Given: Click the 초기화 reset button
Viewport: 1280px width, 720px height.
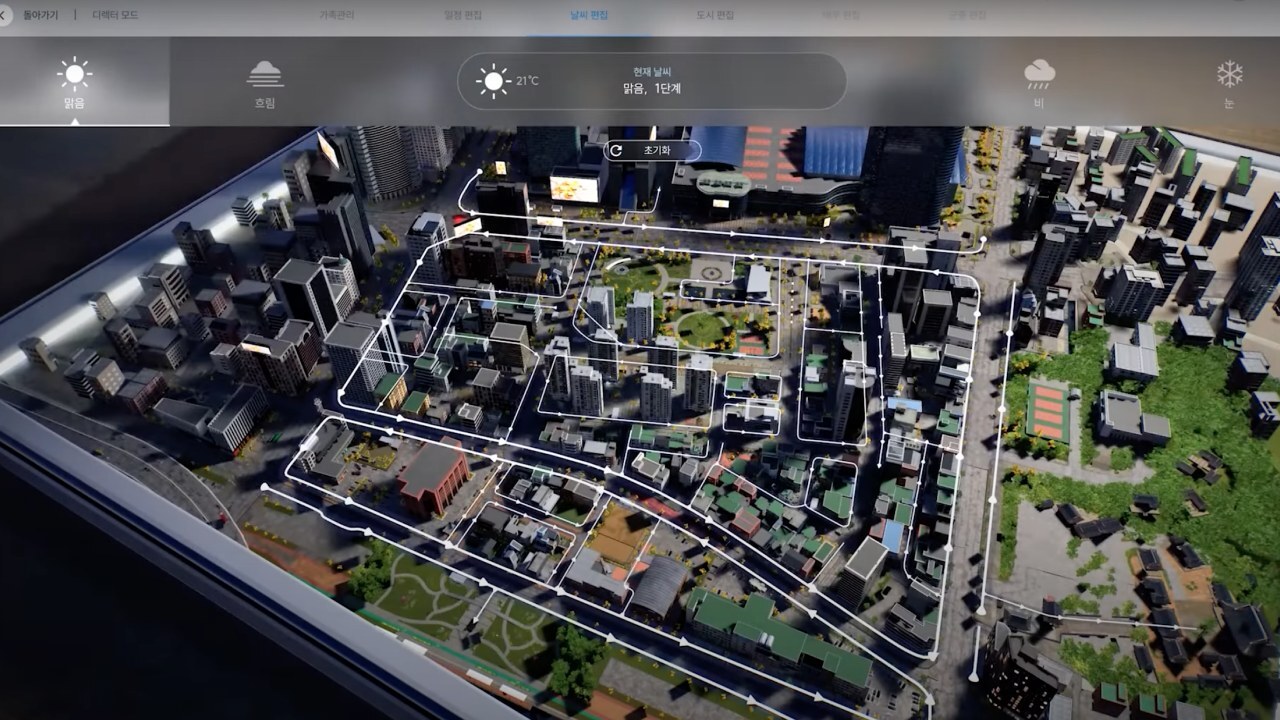Looking at the screenshot, I should [x=652, y=150].
